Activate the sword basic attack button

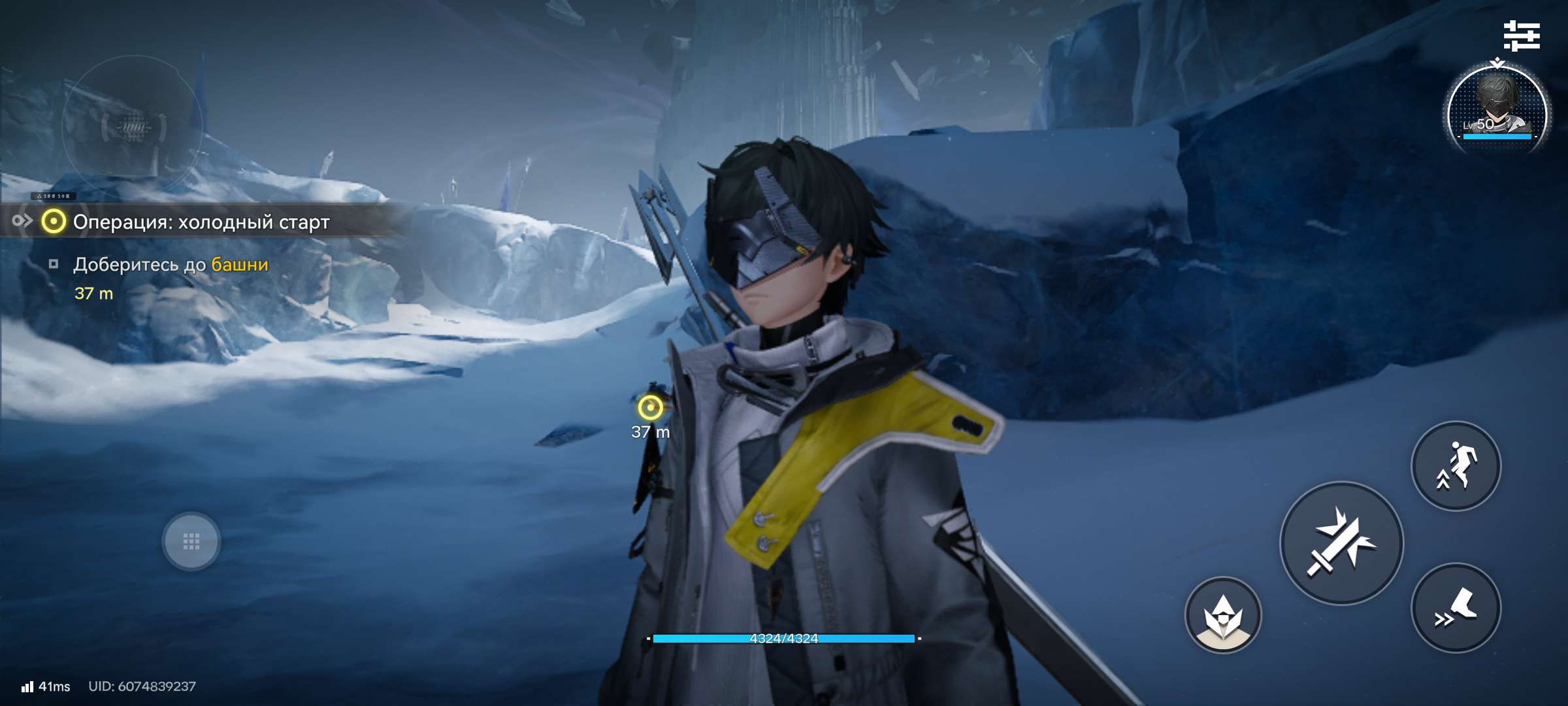pyautogui.click(x=1341, y=543)
